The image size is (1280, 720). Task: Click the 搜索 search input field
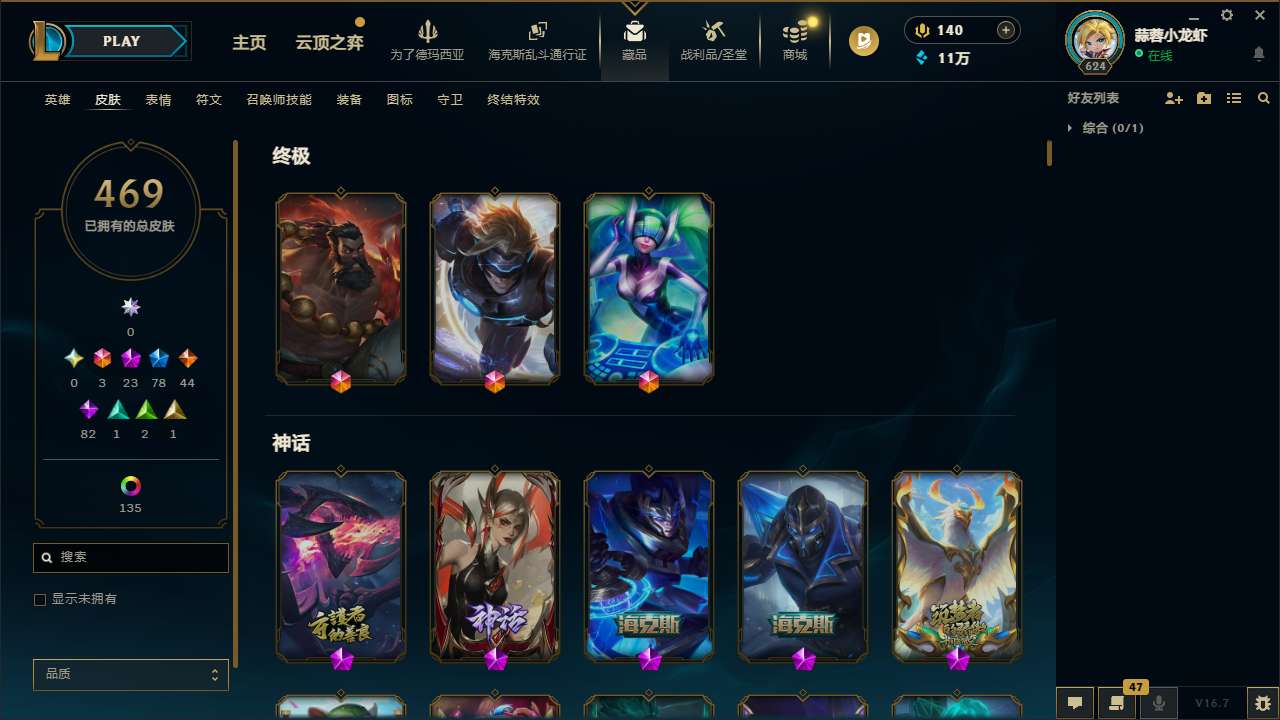coord(130,557)
